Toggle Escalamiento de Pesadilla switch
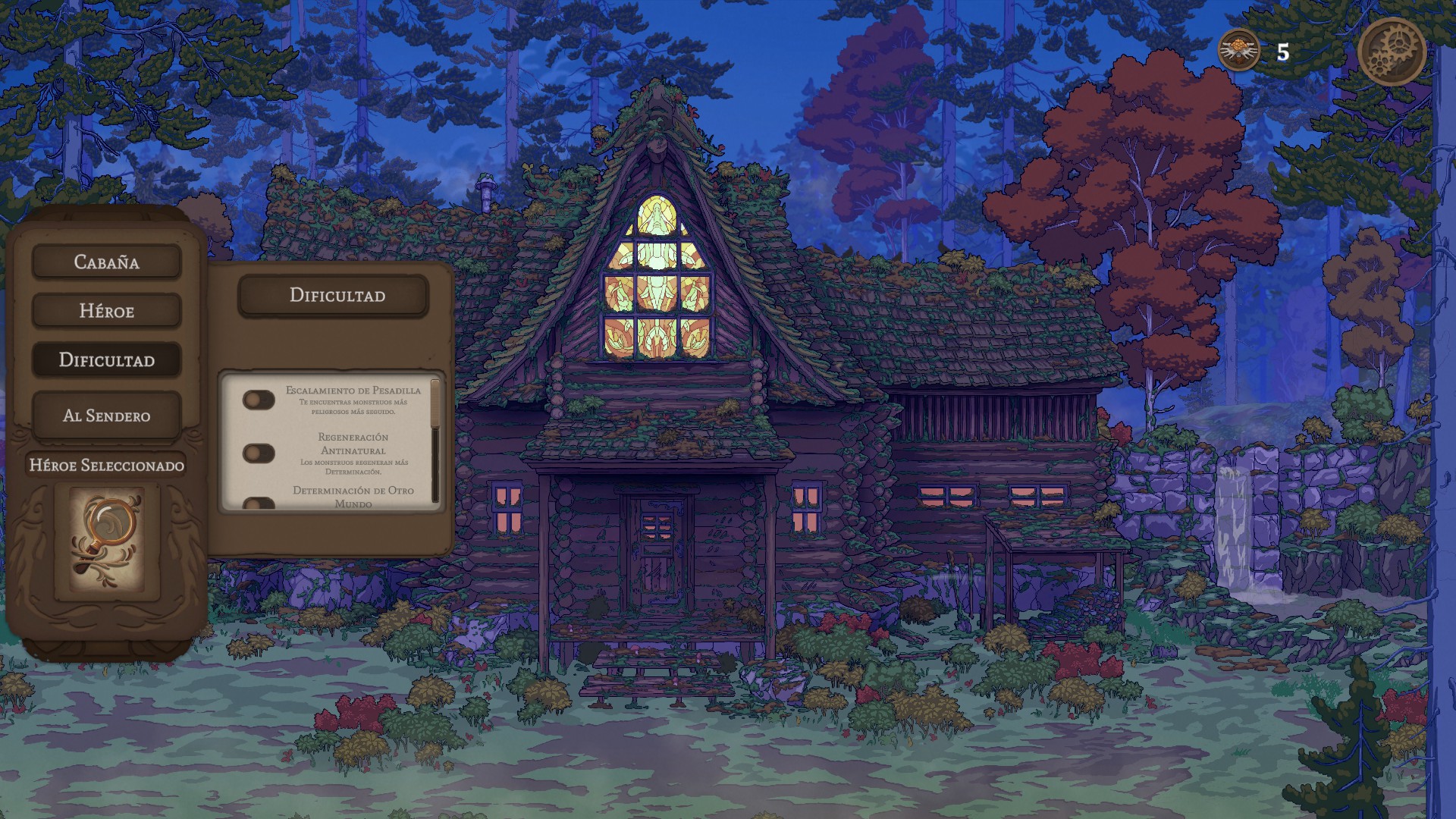Viewport: 1456px width, 819px height. (259, 400)
